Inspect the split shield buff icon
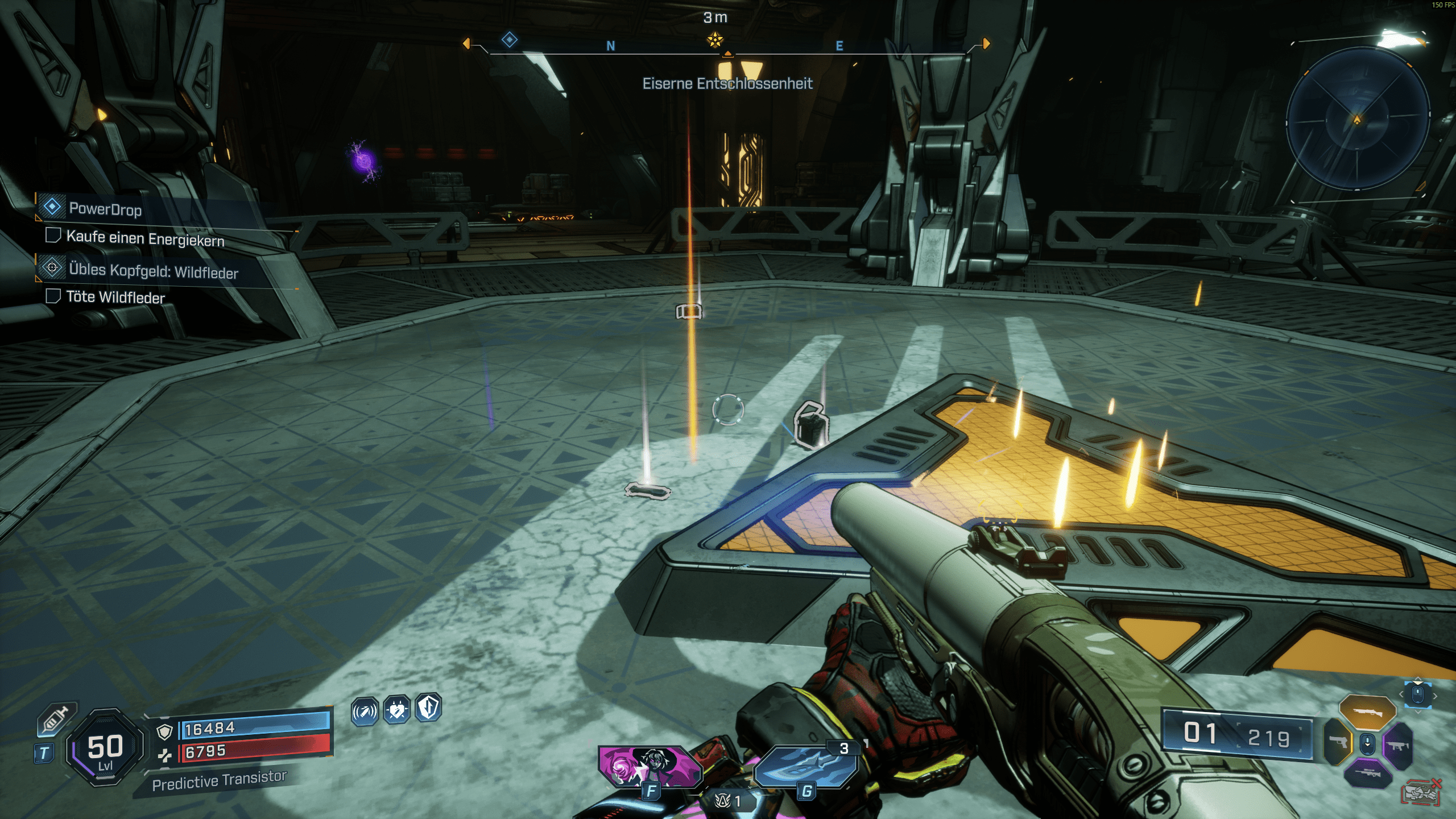Viewport: 1456px width, 819px height. (x=428, y=708)
